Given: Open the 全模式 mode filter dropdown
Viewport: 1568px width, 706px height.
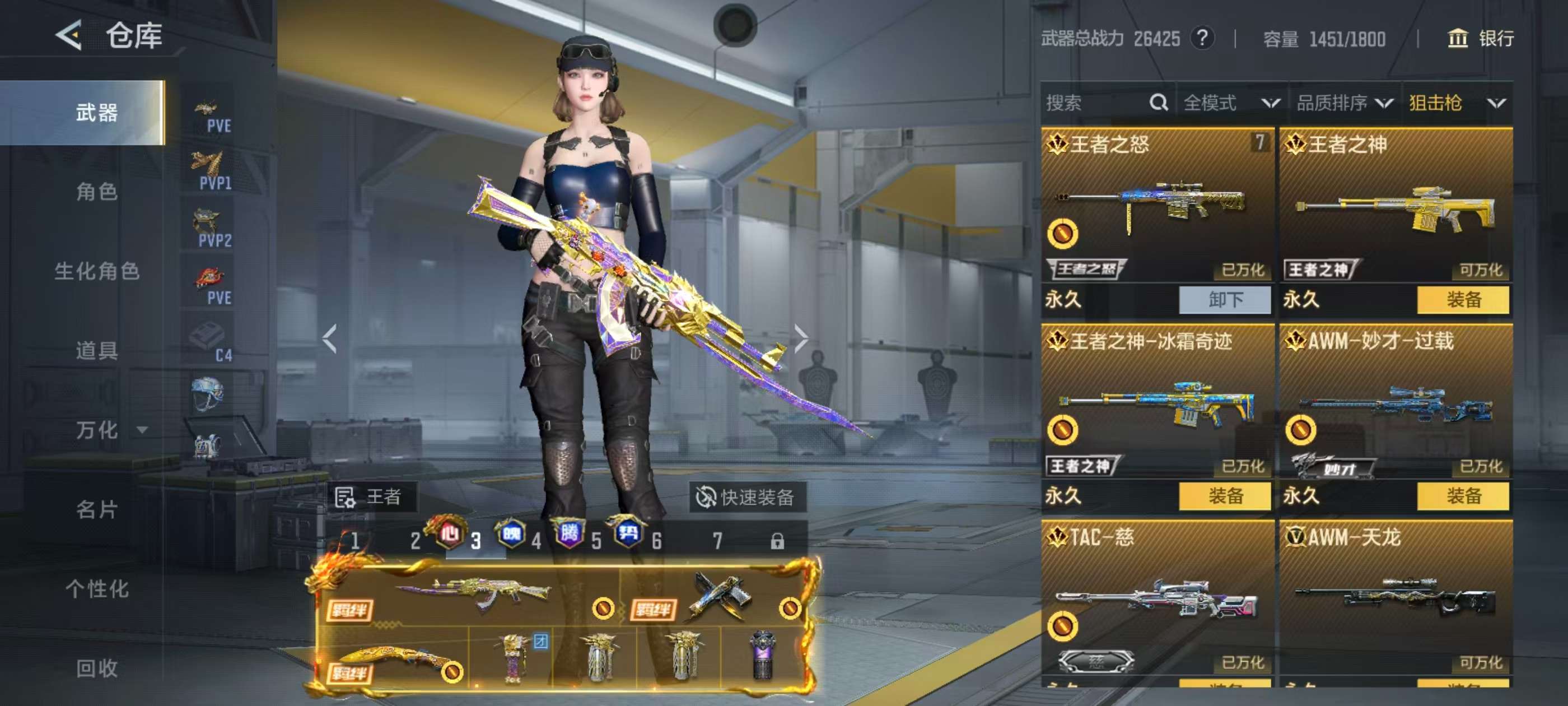Looking at the screenshot, I should [x=1231, y=103].
